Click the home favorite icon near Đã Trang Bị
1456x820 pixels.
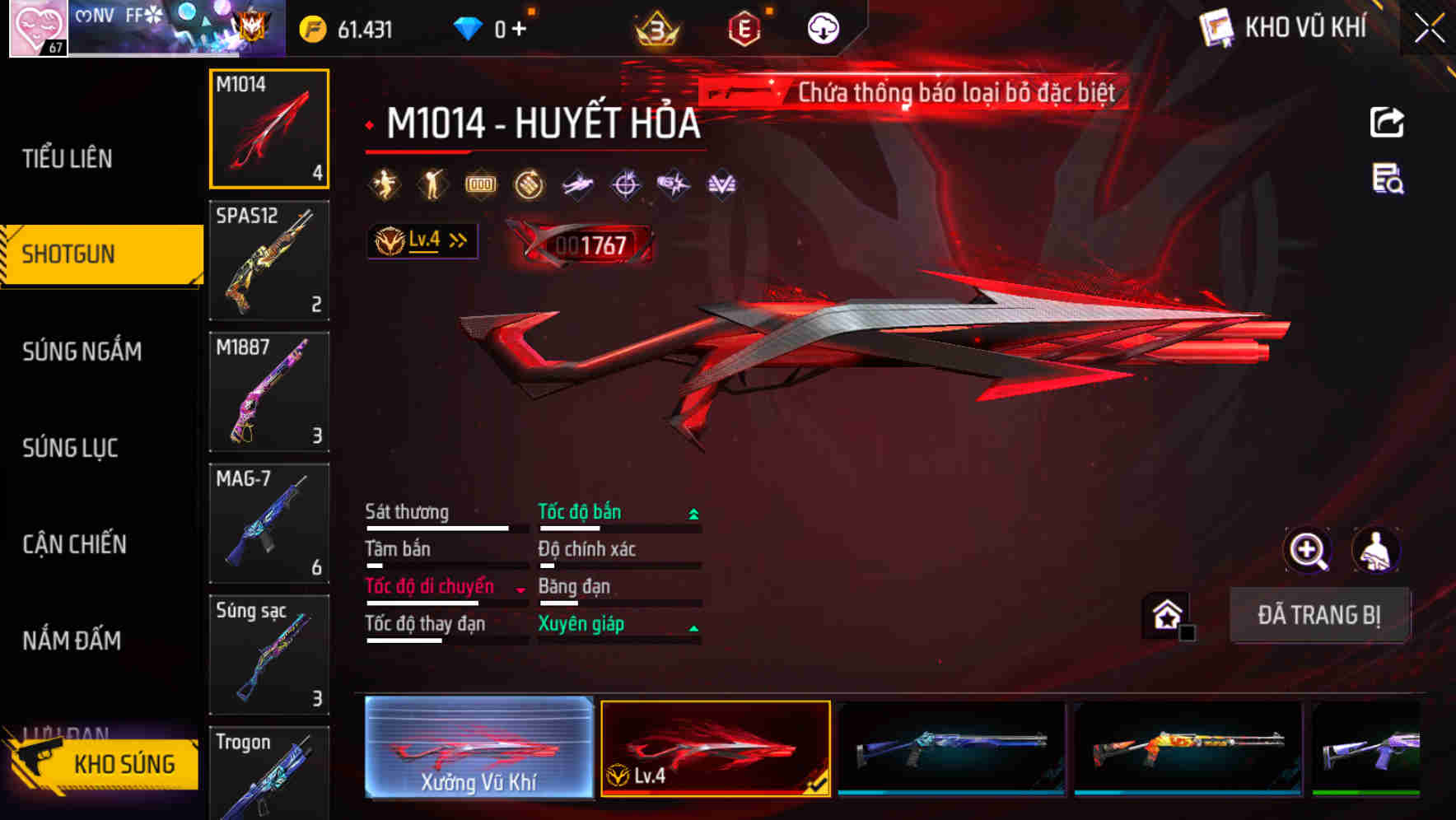coord(1168,616)
